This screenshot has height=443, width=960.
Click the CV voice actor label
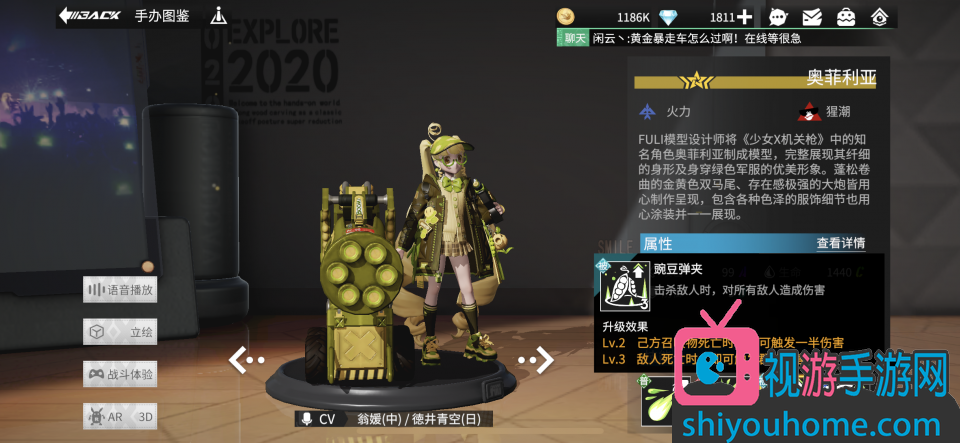(319, 420)
